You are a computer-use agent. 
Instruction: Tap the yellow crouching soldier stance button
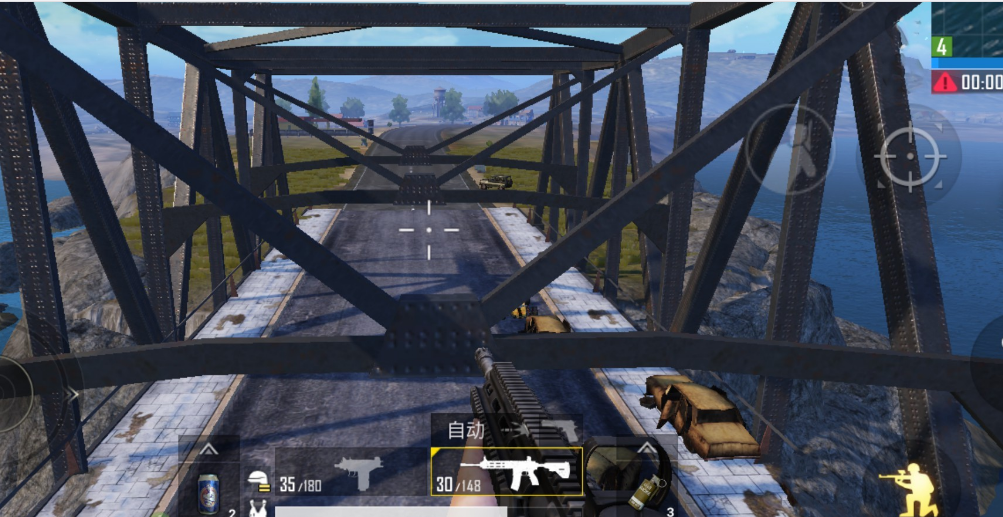[906, 488]
